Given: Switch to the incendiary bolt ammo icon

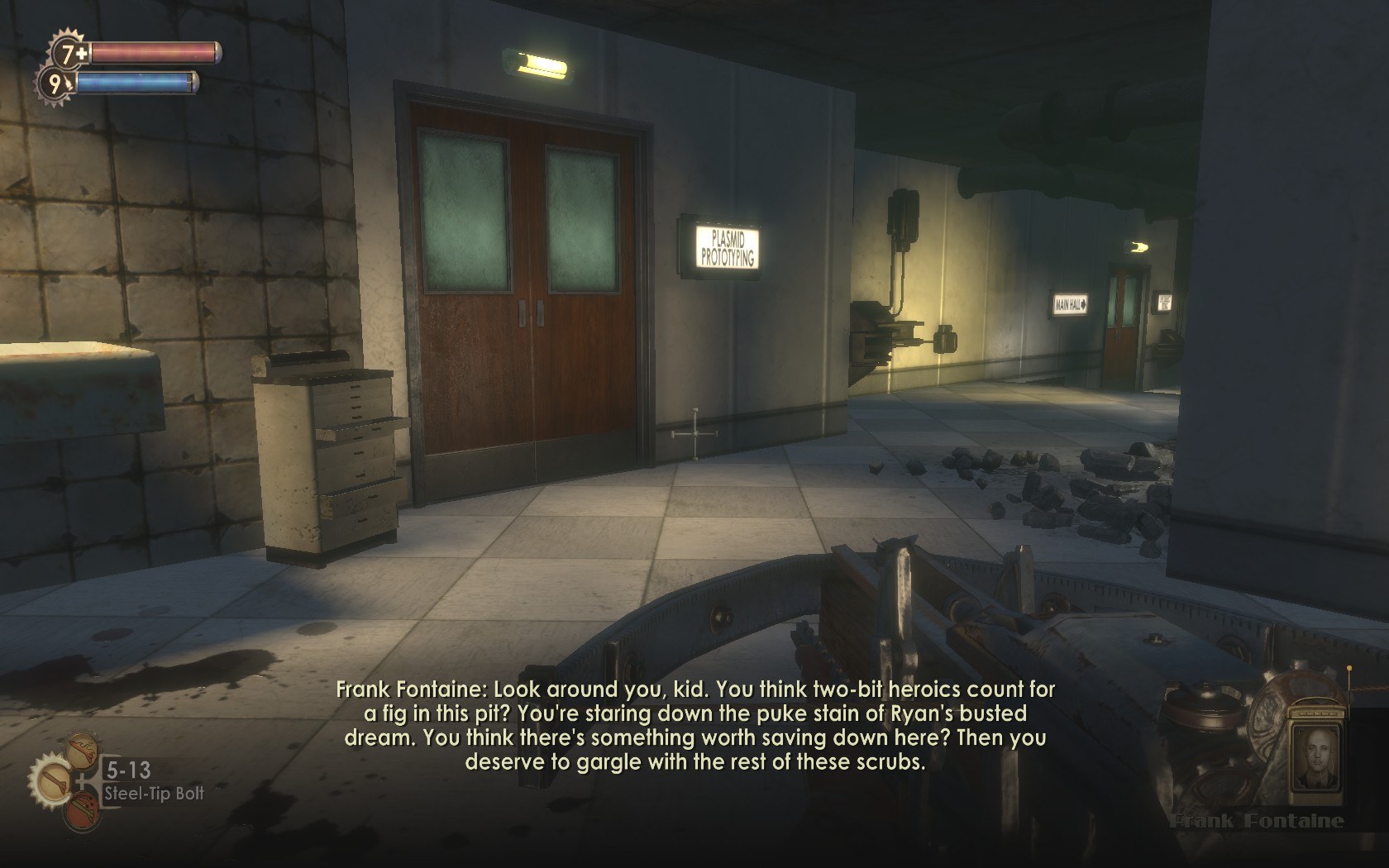Looking at the screenshot, I should click(x=82, y=750).
